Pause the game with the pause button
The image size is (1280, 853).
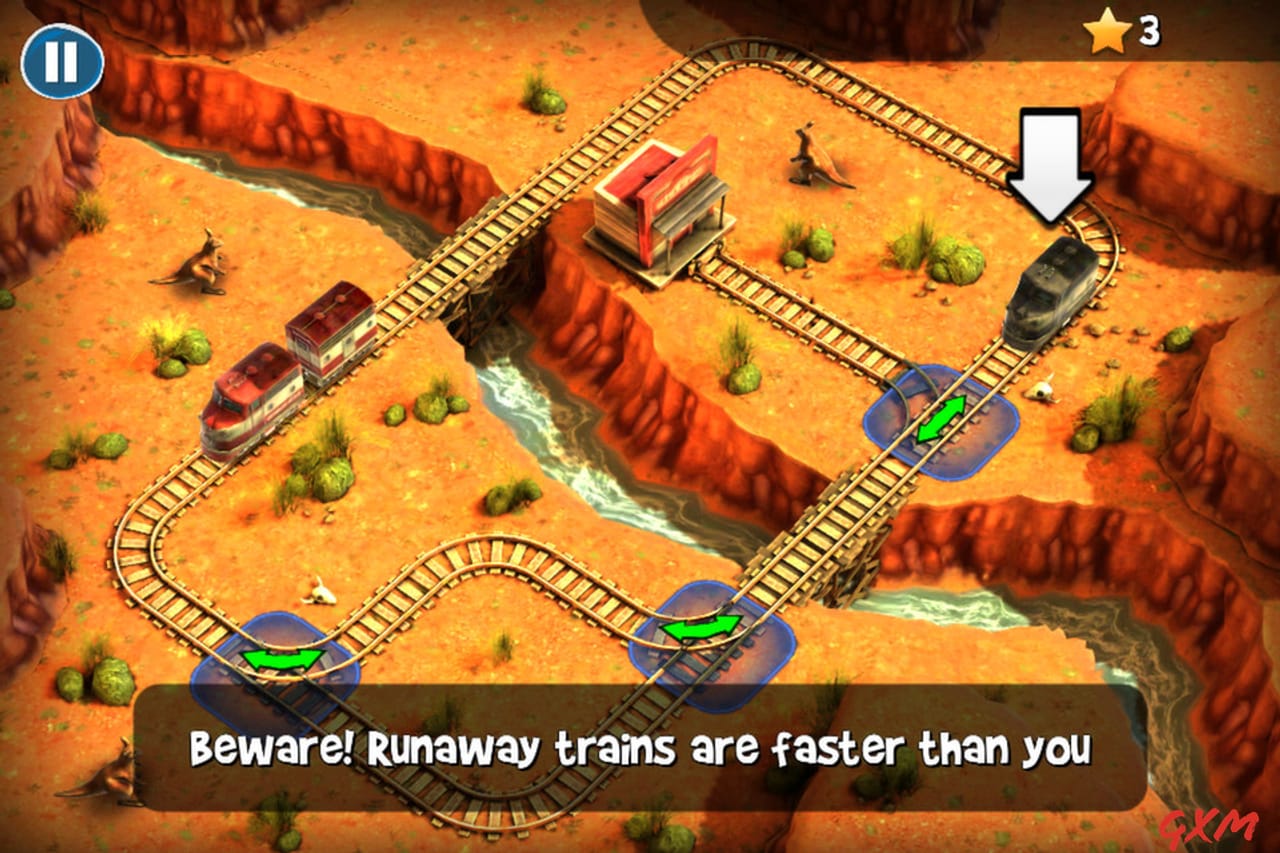pos(62,61)
